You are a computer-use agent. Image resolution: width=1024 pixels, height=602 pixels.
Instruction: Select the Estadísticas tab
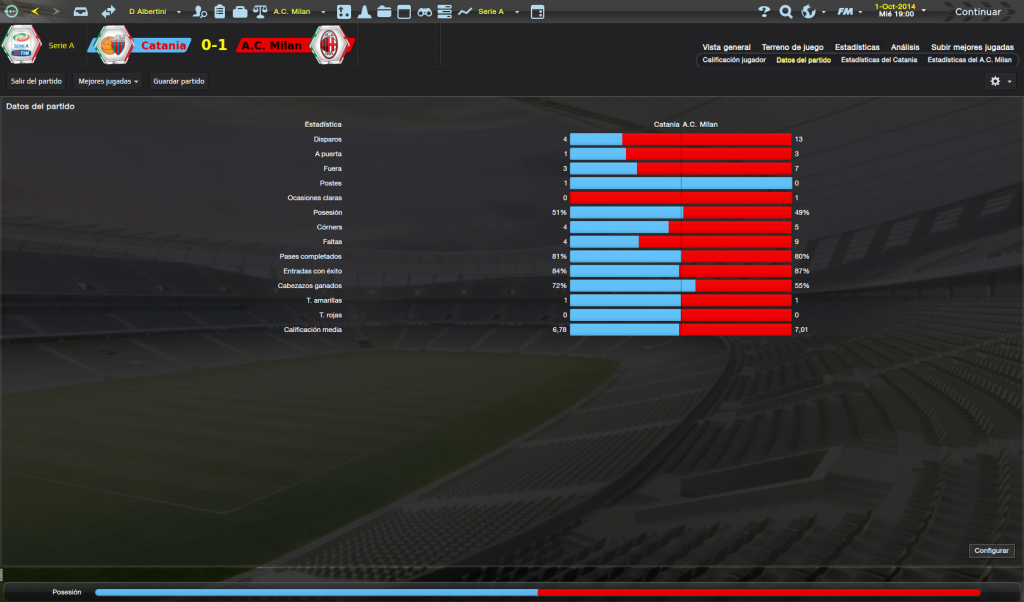click(857, 47)
